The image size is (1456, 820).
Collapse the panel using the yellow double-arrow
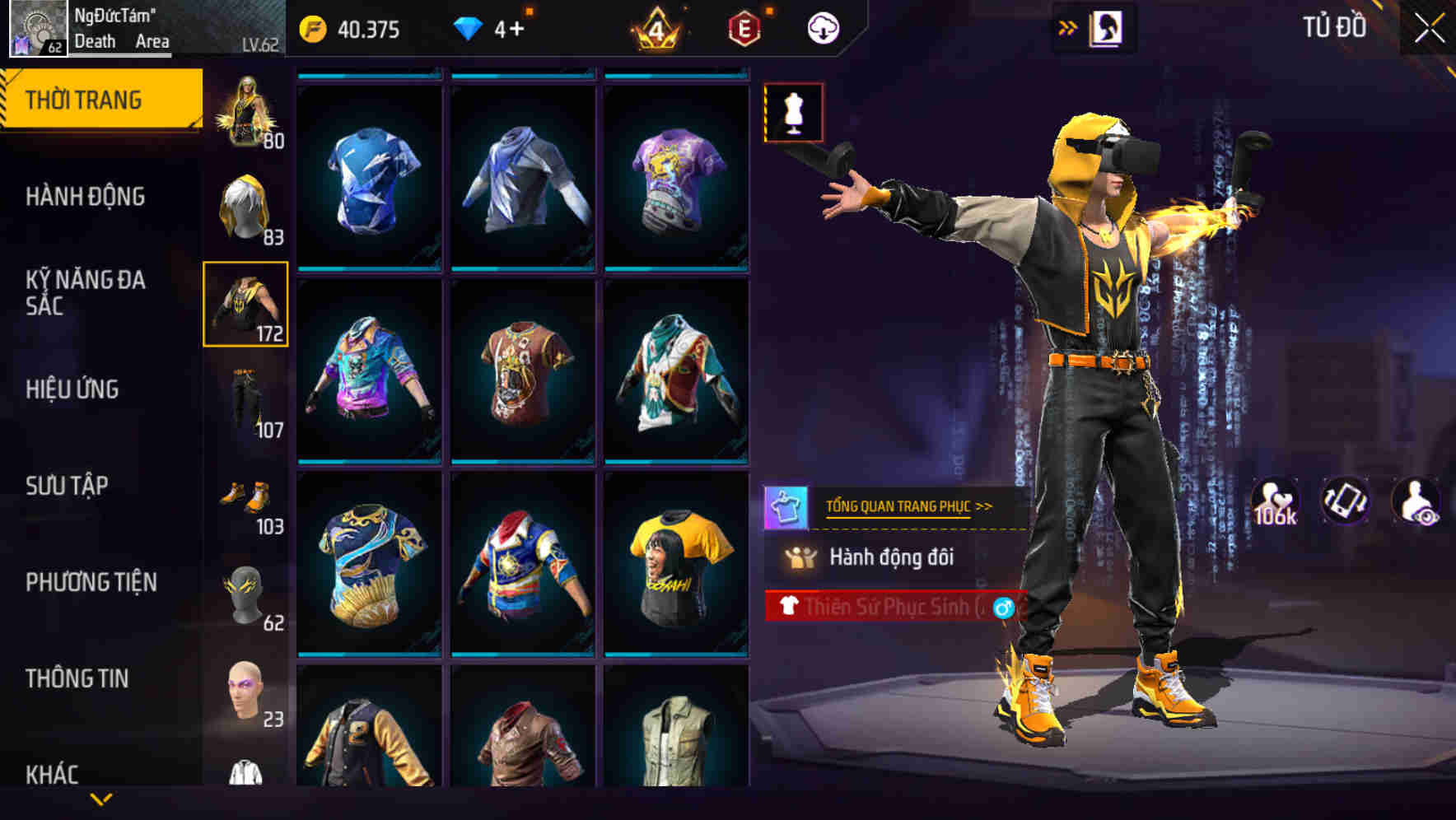[1068, 26]
